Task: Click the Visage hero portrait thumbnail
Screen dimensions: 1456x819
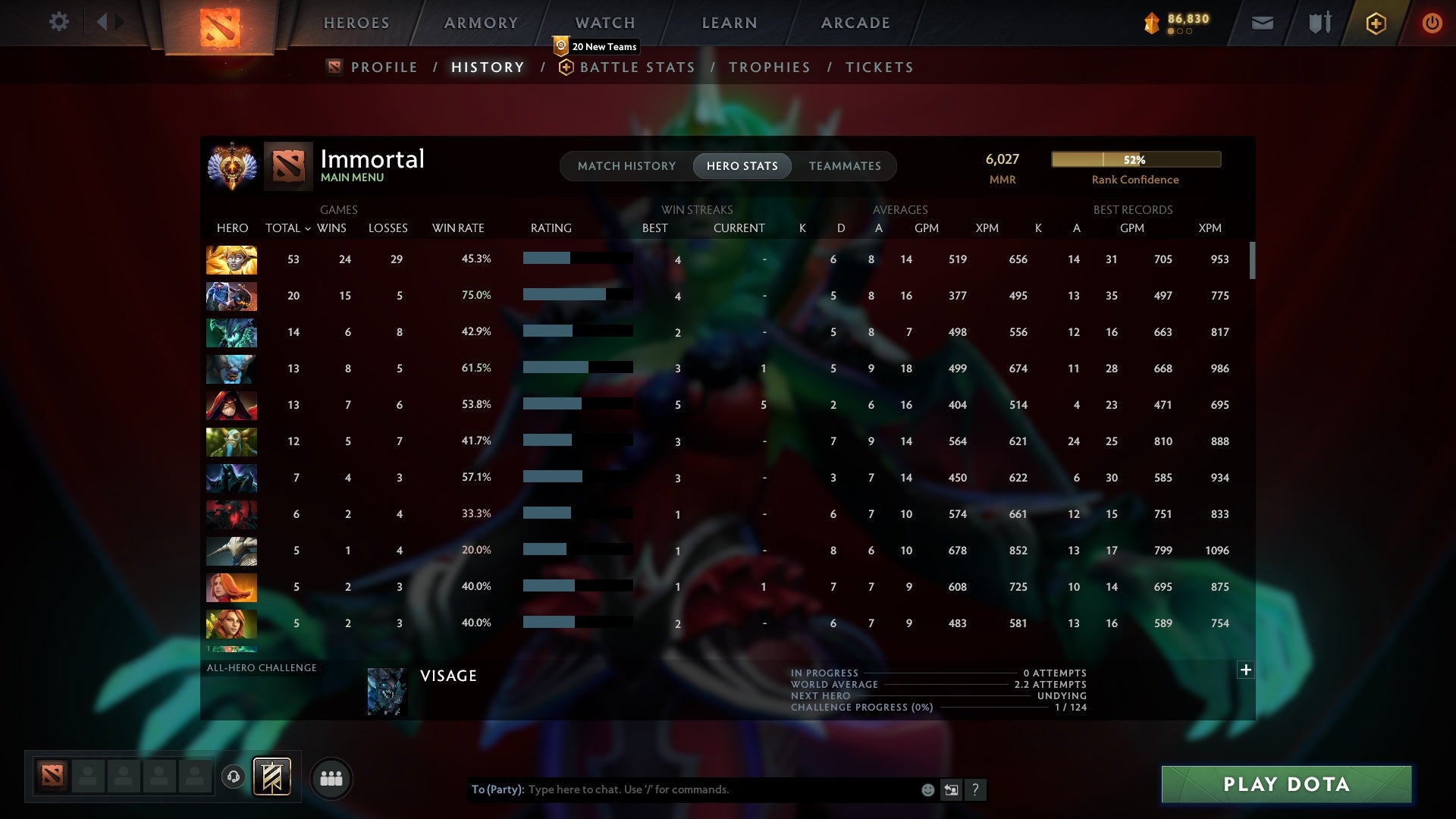Action: (387, 692)
